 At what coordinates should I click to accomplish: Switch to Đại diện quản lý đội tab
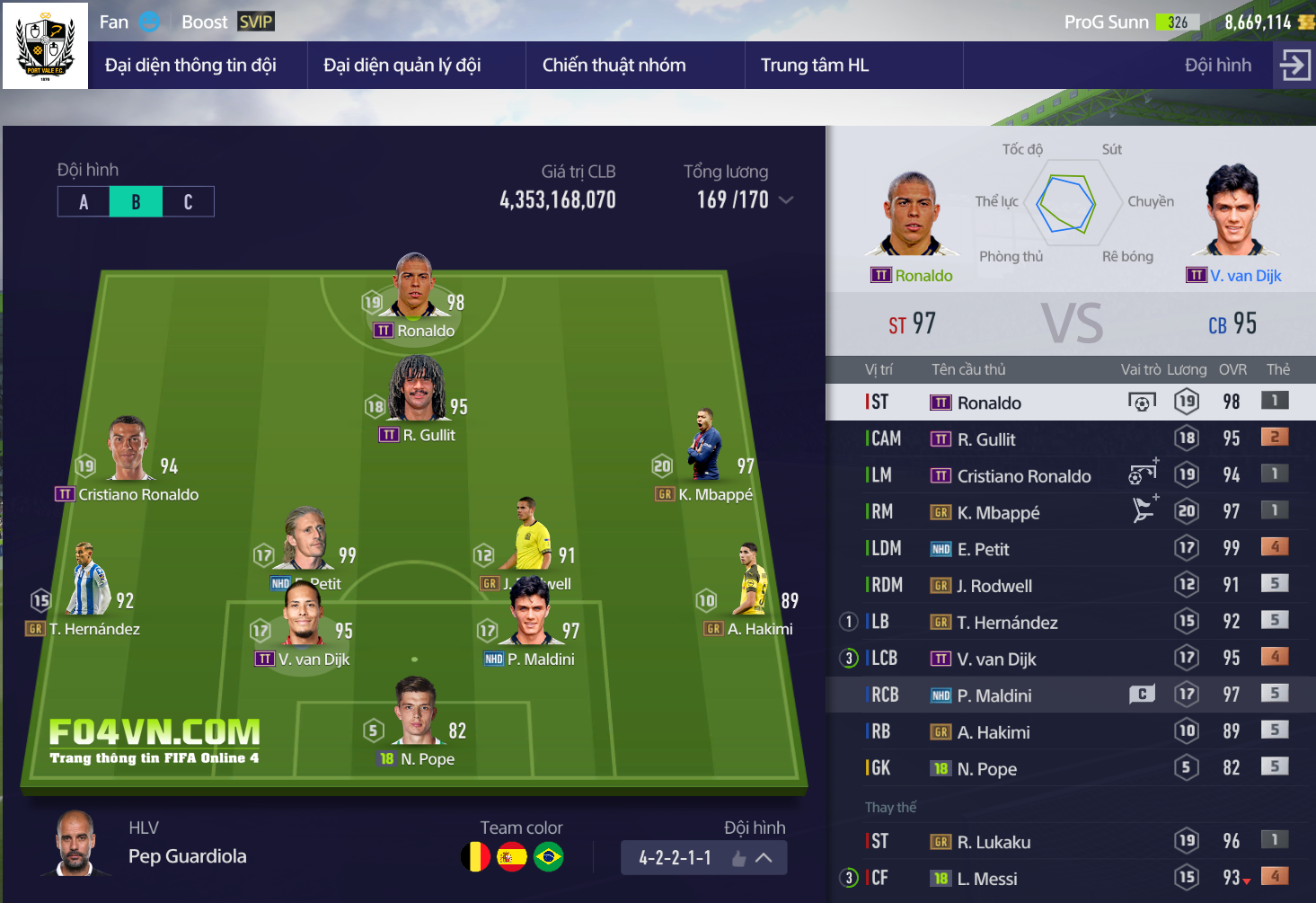402,66
